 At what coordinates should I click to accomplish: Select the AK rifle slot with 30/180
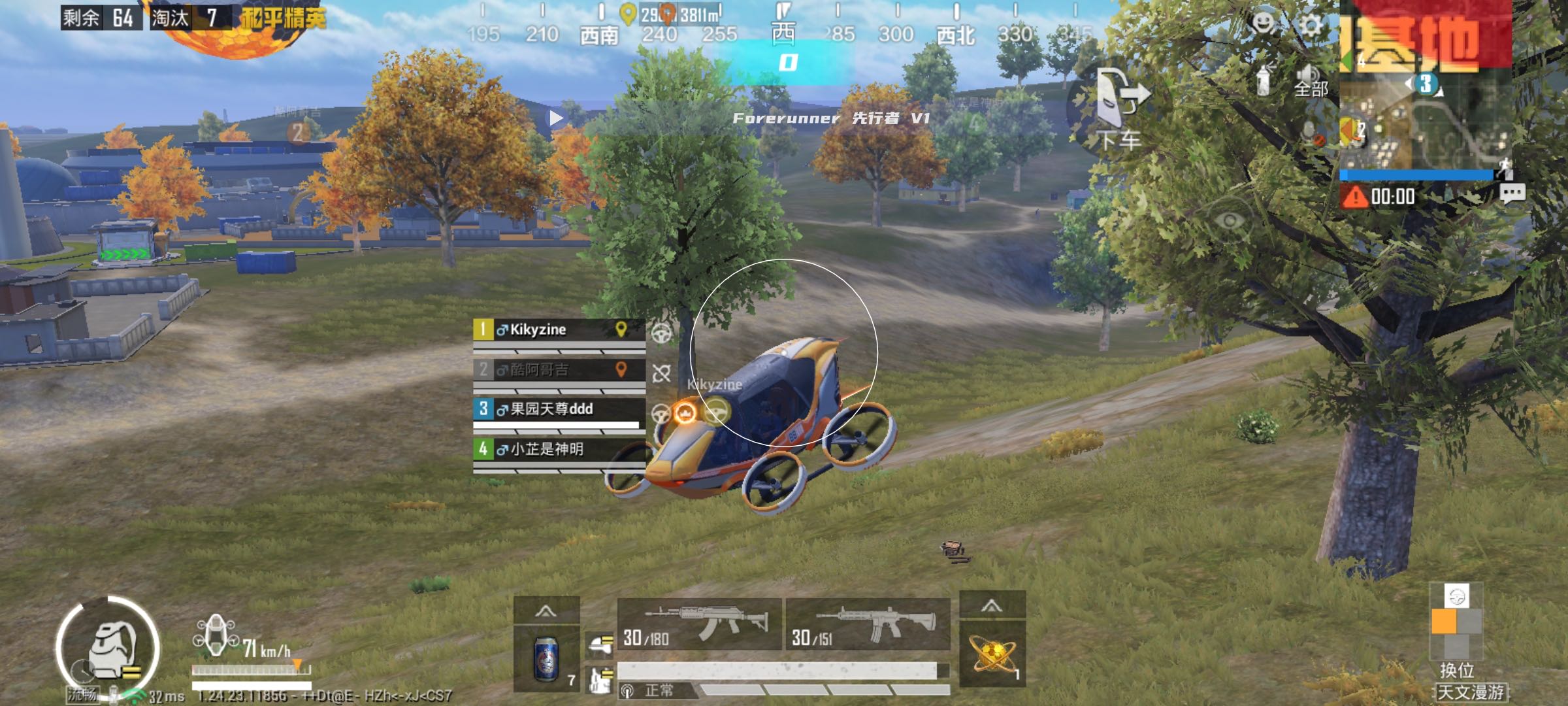click(x=699, y=624)
